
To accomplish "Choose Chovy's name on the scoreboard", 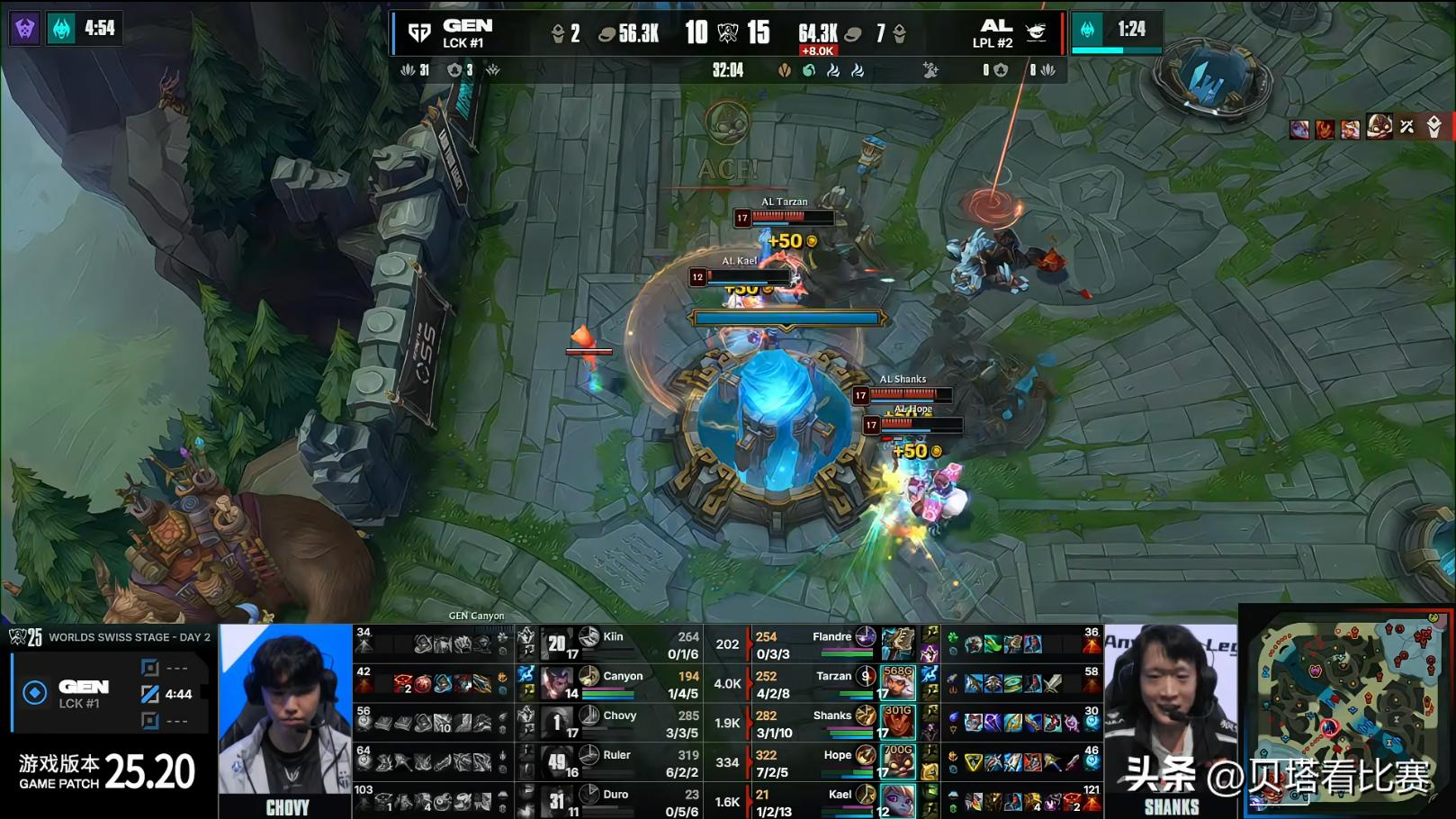I will coord(619,715).
